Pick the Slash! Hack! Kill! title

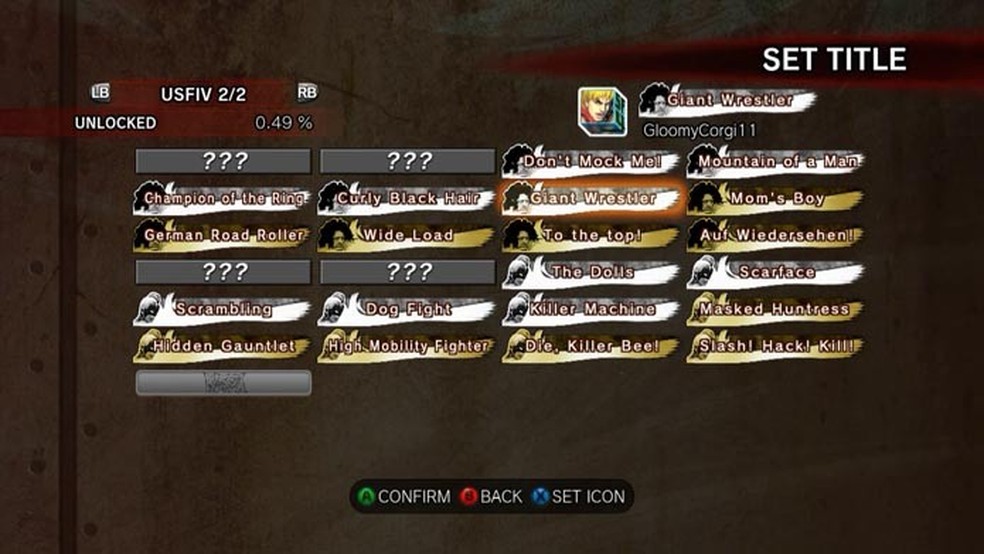[x=776, y=346]
